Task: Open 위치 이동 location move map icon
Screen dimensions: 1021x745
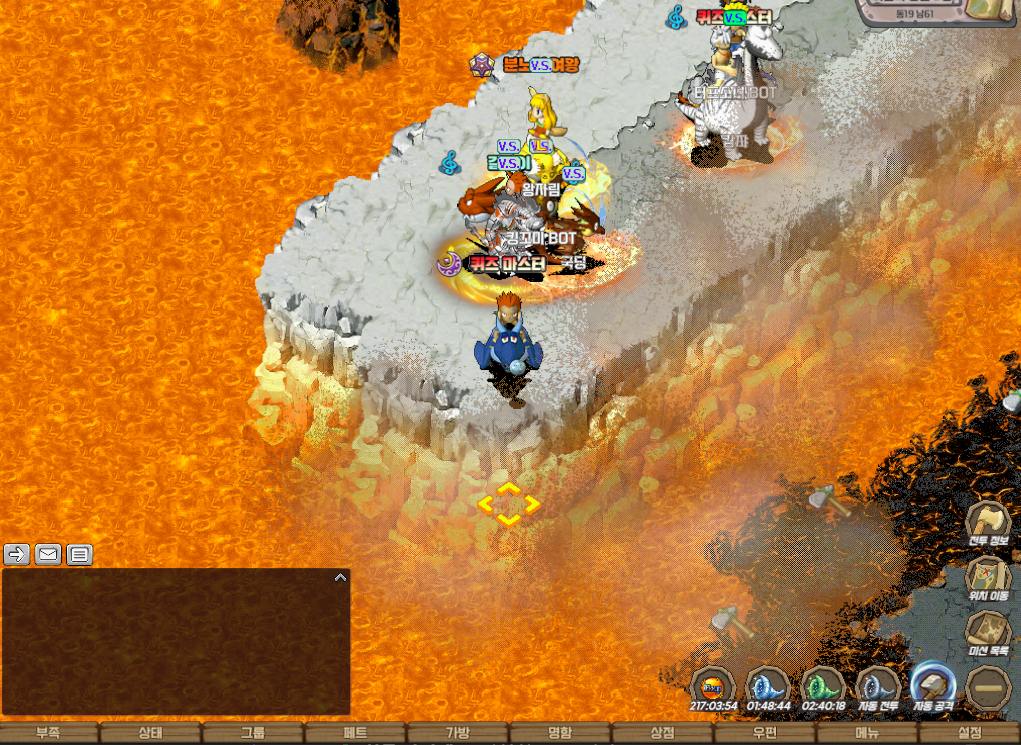Action: (x=988, y=578)
